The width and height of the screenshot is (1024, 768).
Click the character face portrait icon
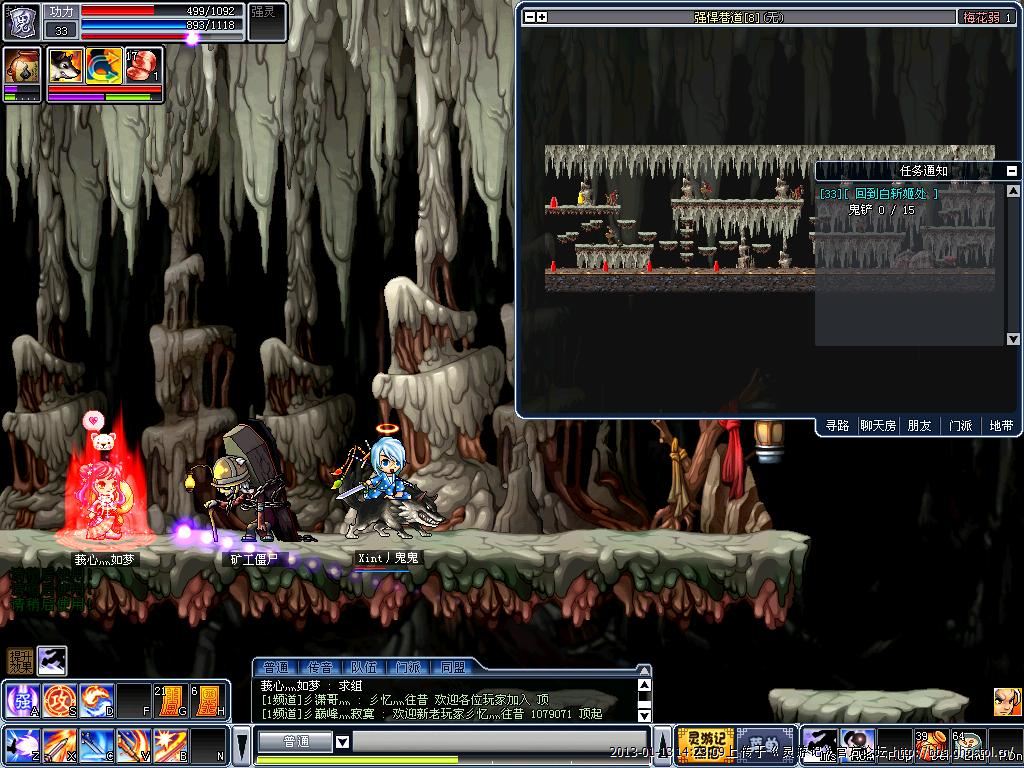pos(1007,702)
